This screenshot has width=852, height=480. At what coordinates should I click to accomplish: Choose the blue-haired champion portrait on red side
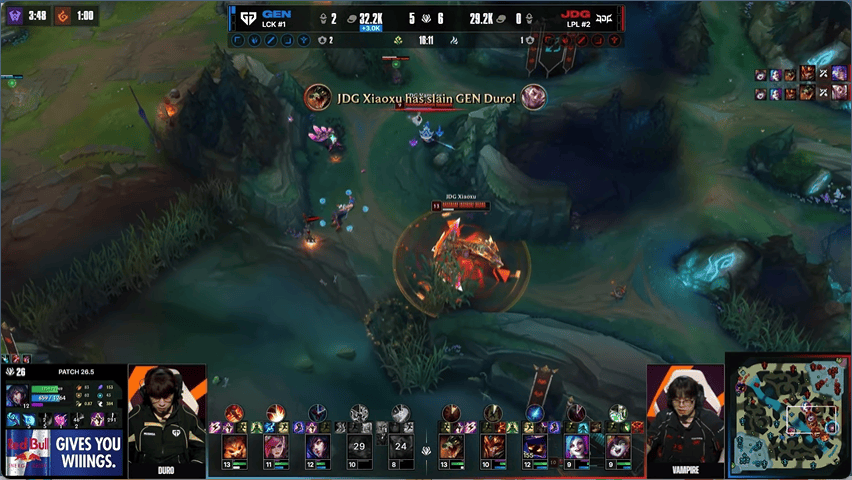(576, 446)
